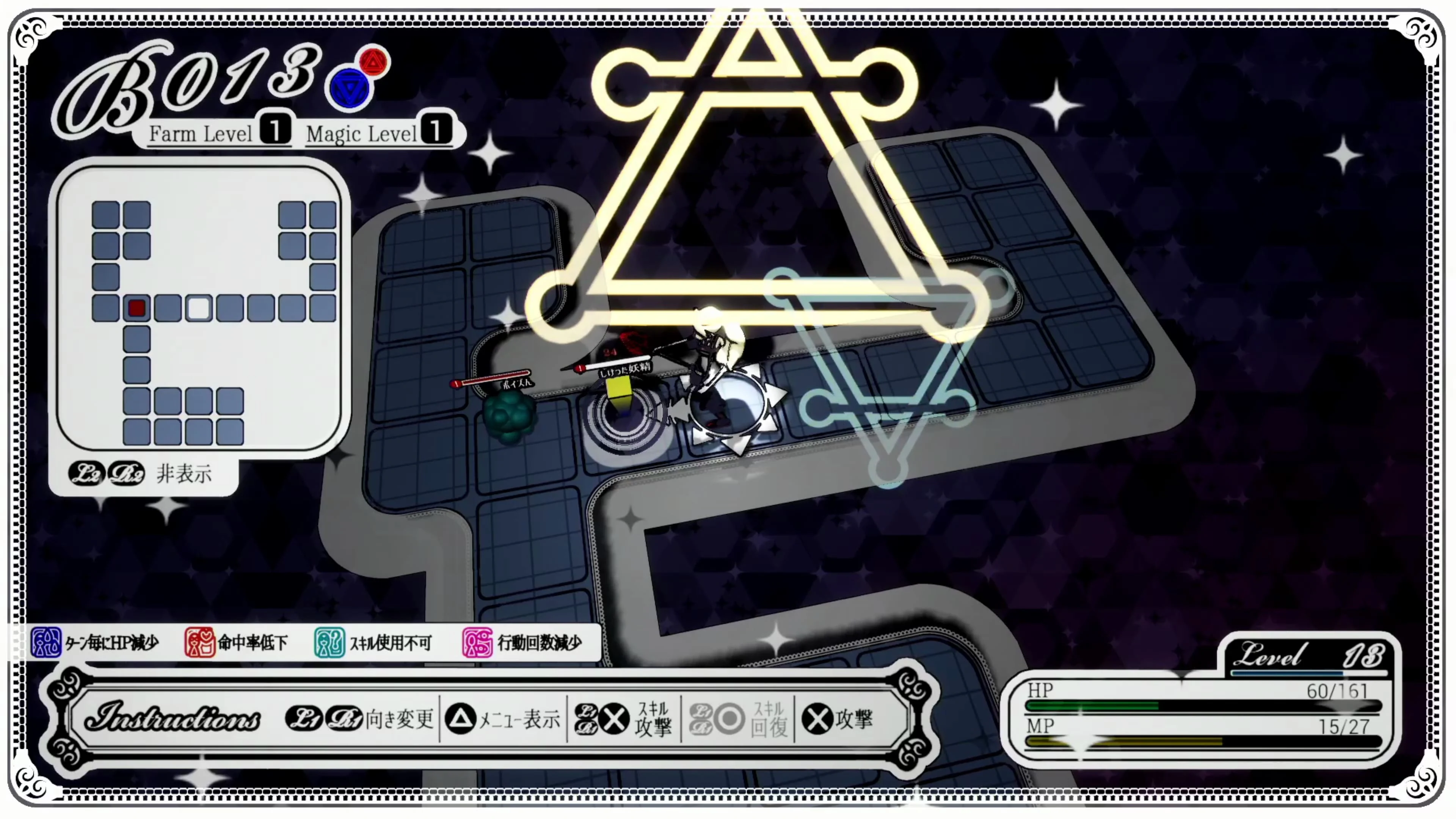This screenshot has height=819, width=1456.
Task: Toggle the L1 direction-change button
Action: [x=303, y=719]
